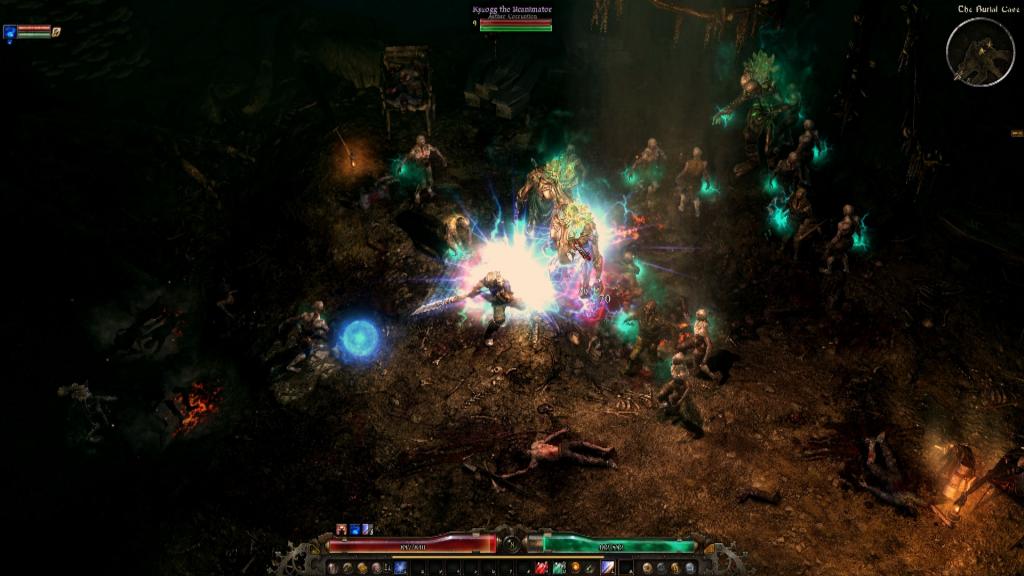Click the golden icon beside the pet bars
Image resolution: width=1024 pixels, height=576 pixels.
pyautogui.click(x=57, y=32)
